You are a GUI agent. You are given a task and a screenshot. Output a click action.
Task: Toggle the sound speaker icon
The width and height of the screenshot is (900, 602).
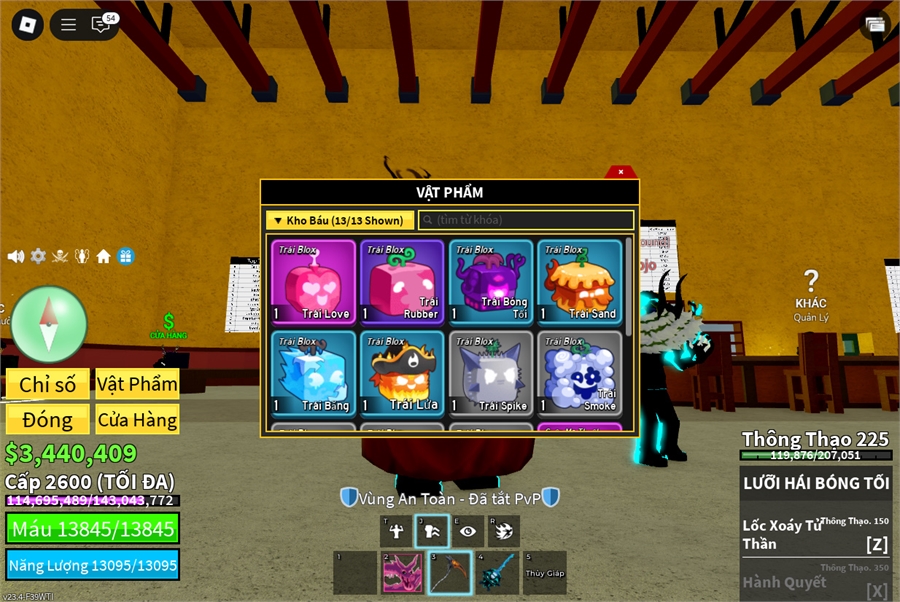[x=15, y=256]
